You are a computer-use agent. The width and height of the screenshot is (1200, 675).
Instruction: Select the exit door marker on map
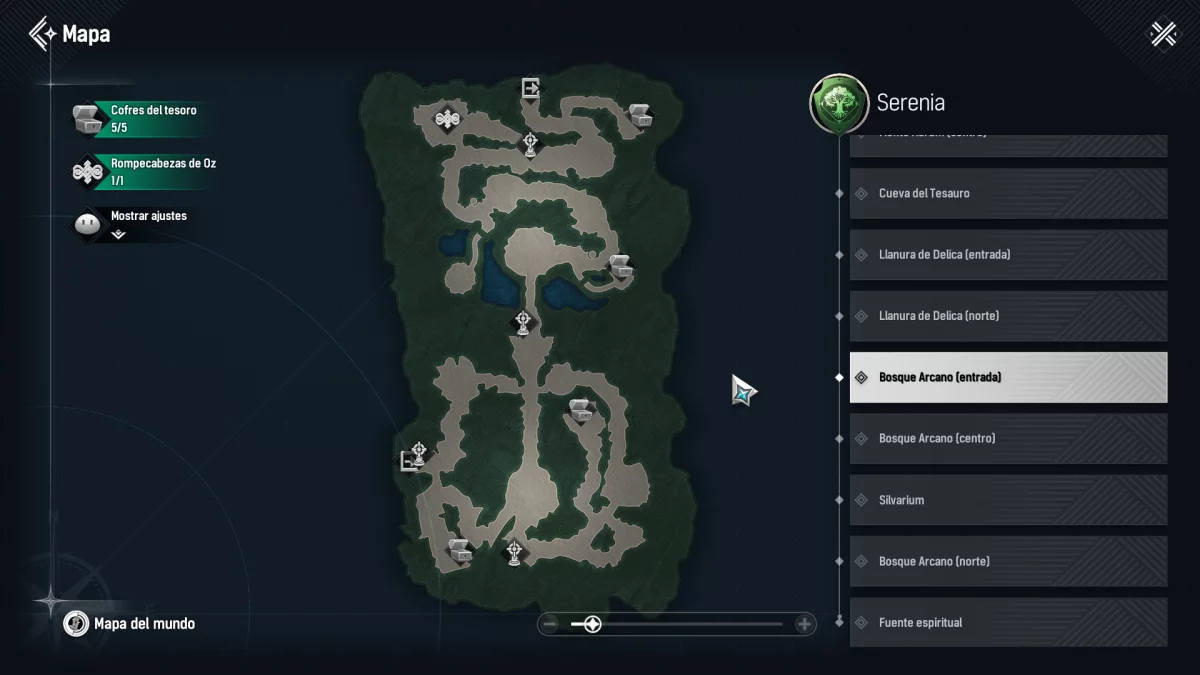[x=530, y=88]
